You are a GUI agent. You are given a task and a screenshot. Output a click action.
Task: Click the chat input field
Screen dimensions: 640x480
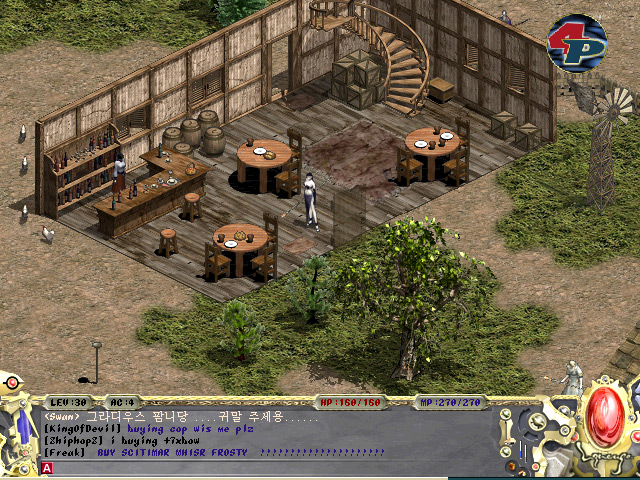click(x=280, y=467)
